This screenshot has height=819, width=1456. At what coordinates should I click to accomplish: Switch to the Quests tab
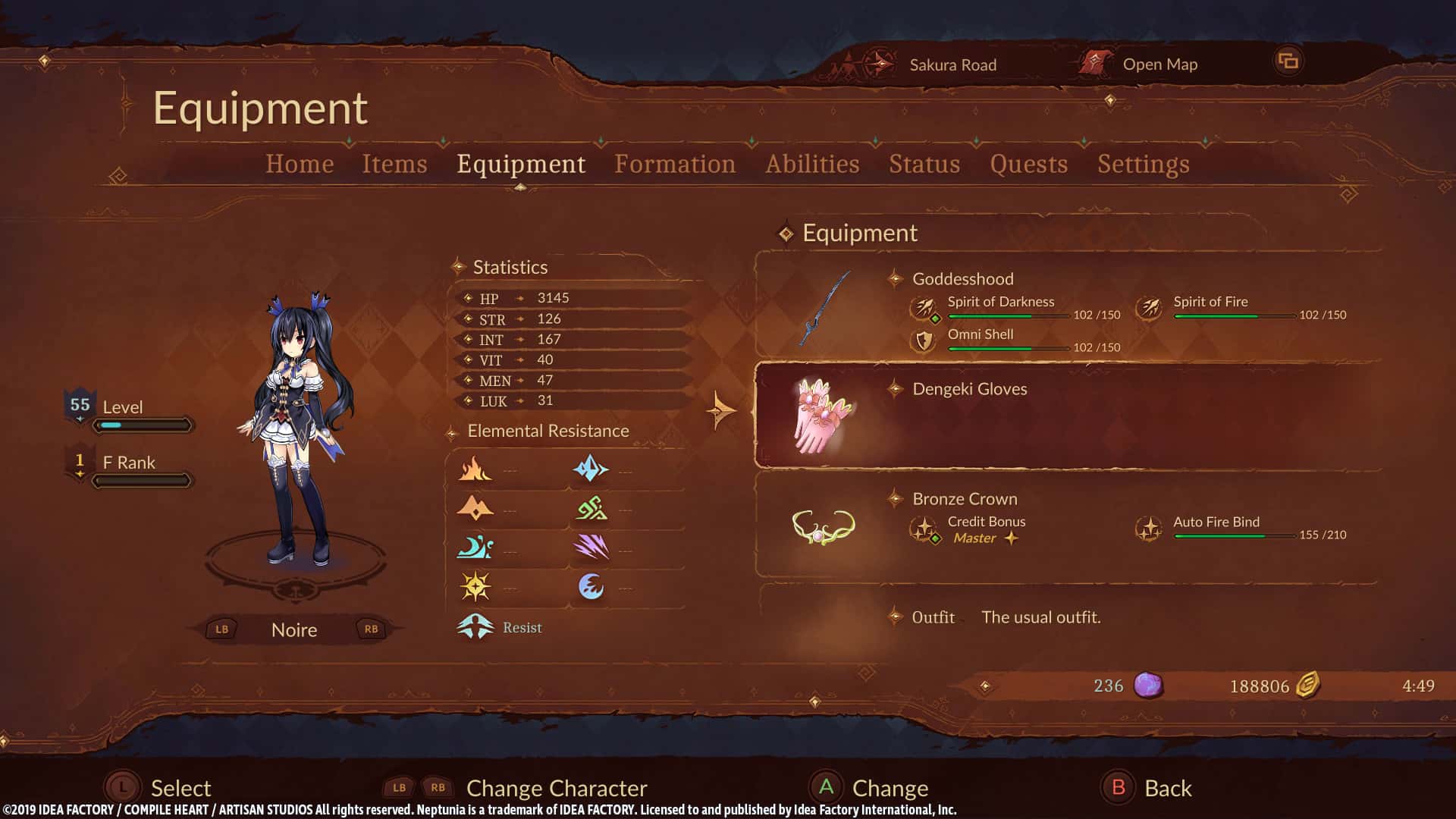pyautogui.click(x=1028, y=164)
